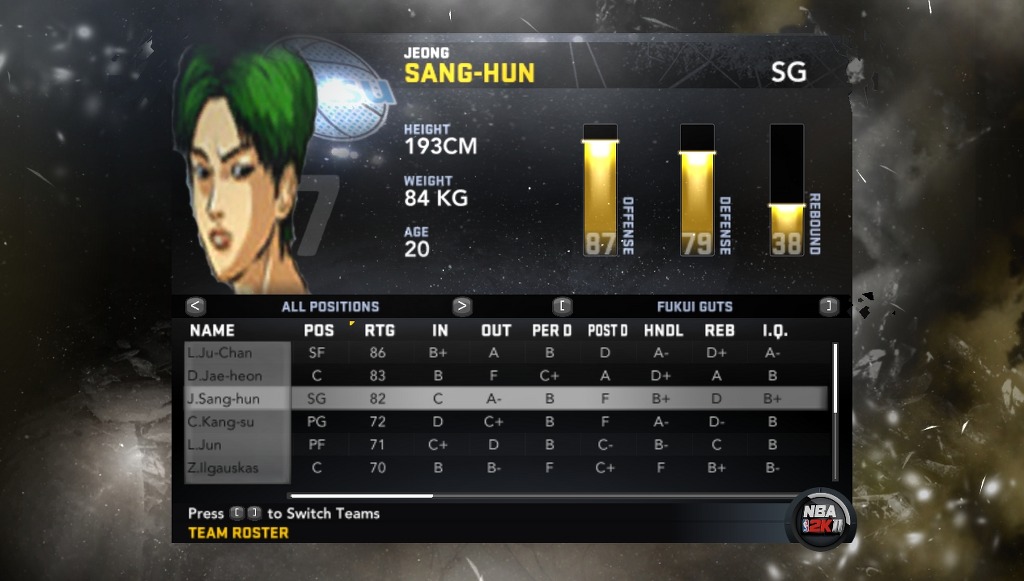Image resolution: width=1024 pixels, height=581 pixels.
Task: Choose D.Jae-heon in the roster list
Action: [238, 376]
